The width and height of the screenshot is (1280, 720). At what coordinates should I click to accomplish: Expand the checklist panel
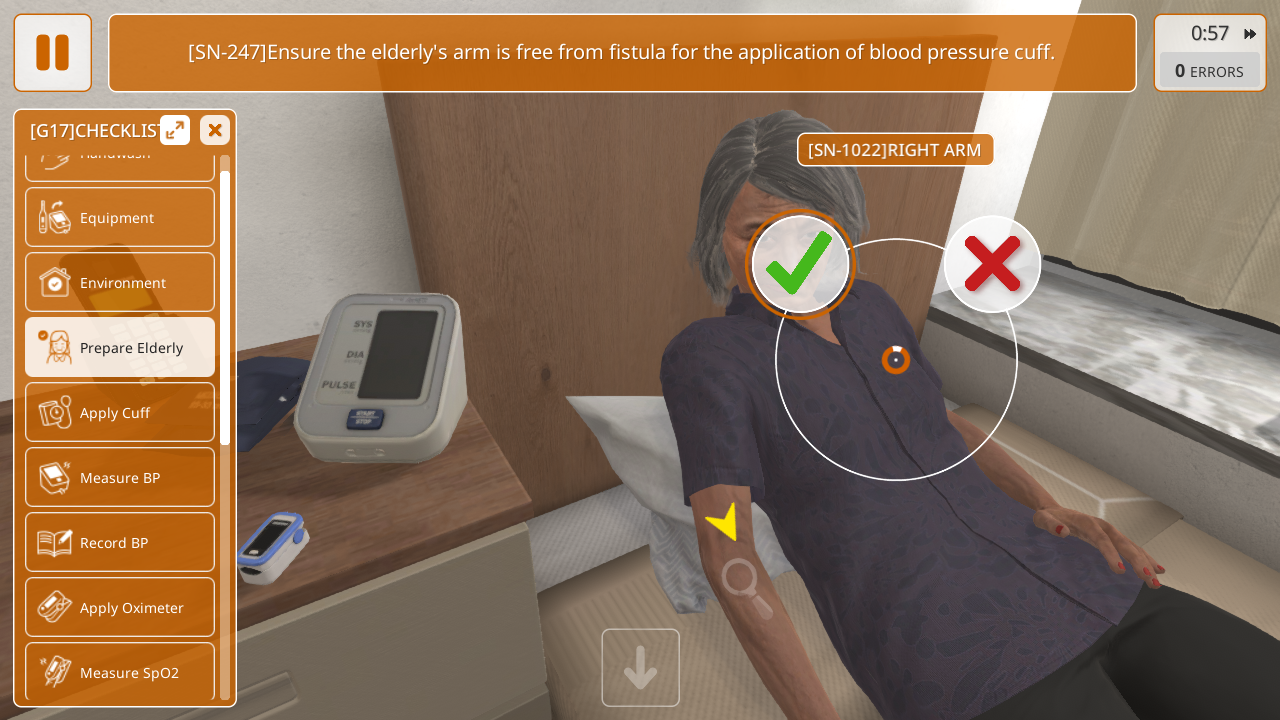(175, 130)
